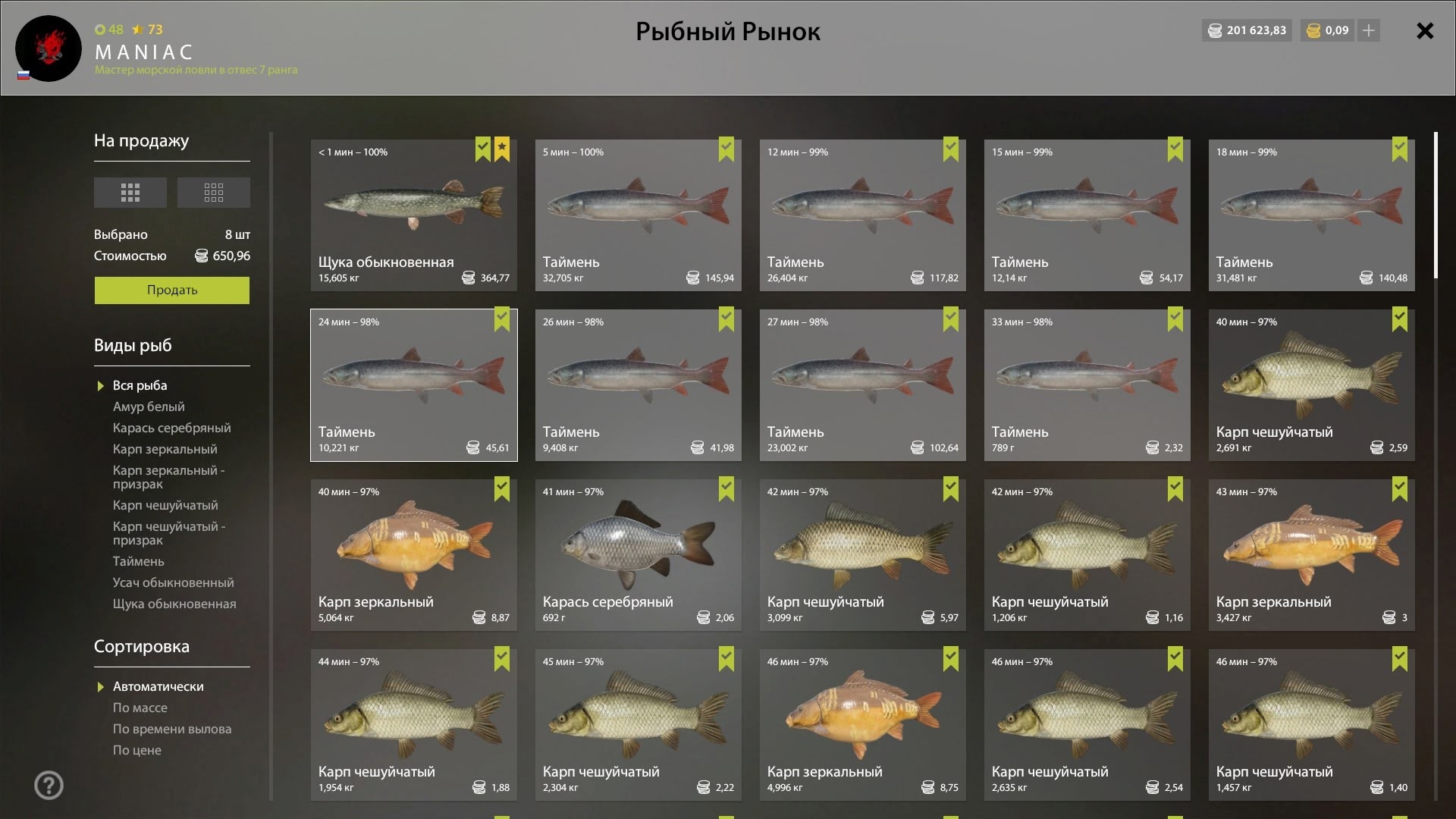The width and height of the screenshot is (1456, 819).
Task: Open the help question mark button
Action: [49, 786]
